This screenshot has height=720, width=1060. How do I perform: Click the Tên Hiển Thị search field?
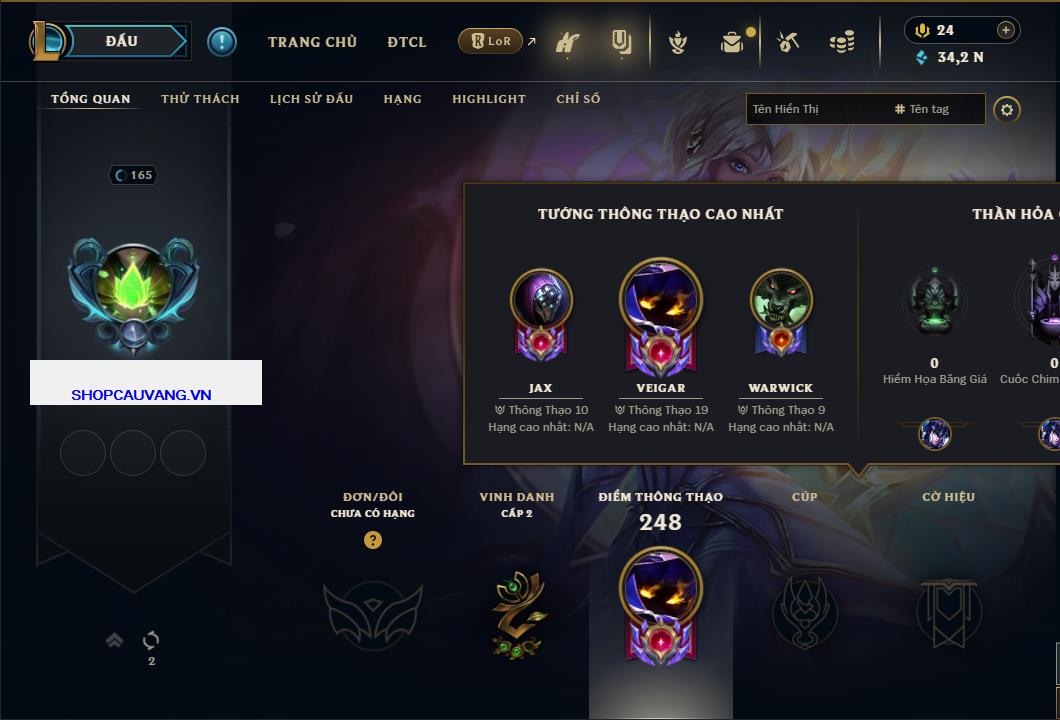[x=815, y=109]
